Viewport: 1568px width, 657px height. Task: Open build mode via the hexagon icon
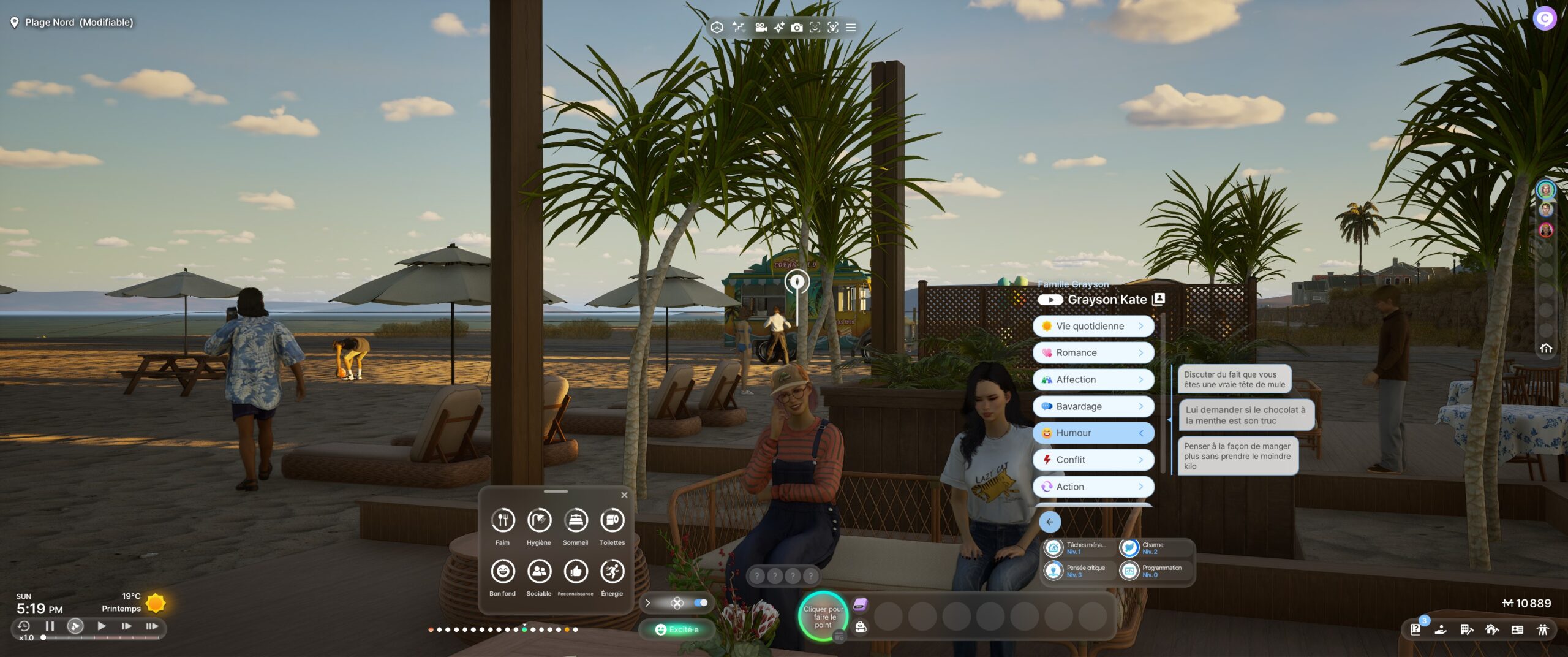tap(717, 28)
